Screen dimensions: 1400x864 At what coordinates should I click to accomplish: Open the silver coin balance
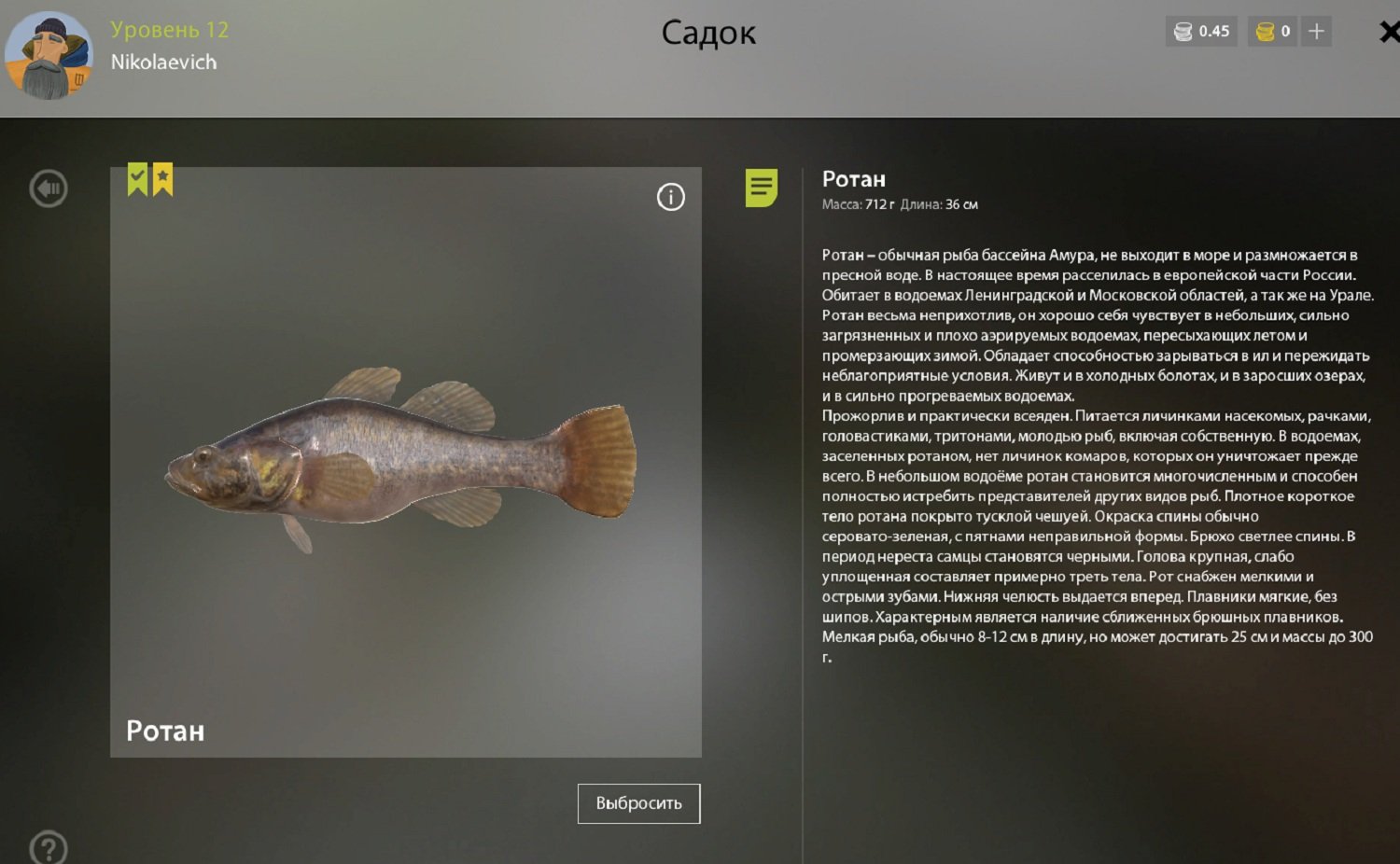[x=1202, y=32]
